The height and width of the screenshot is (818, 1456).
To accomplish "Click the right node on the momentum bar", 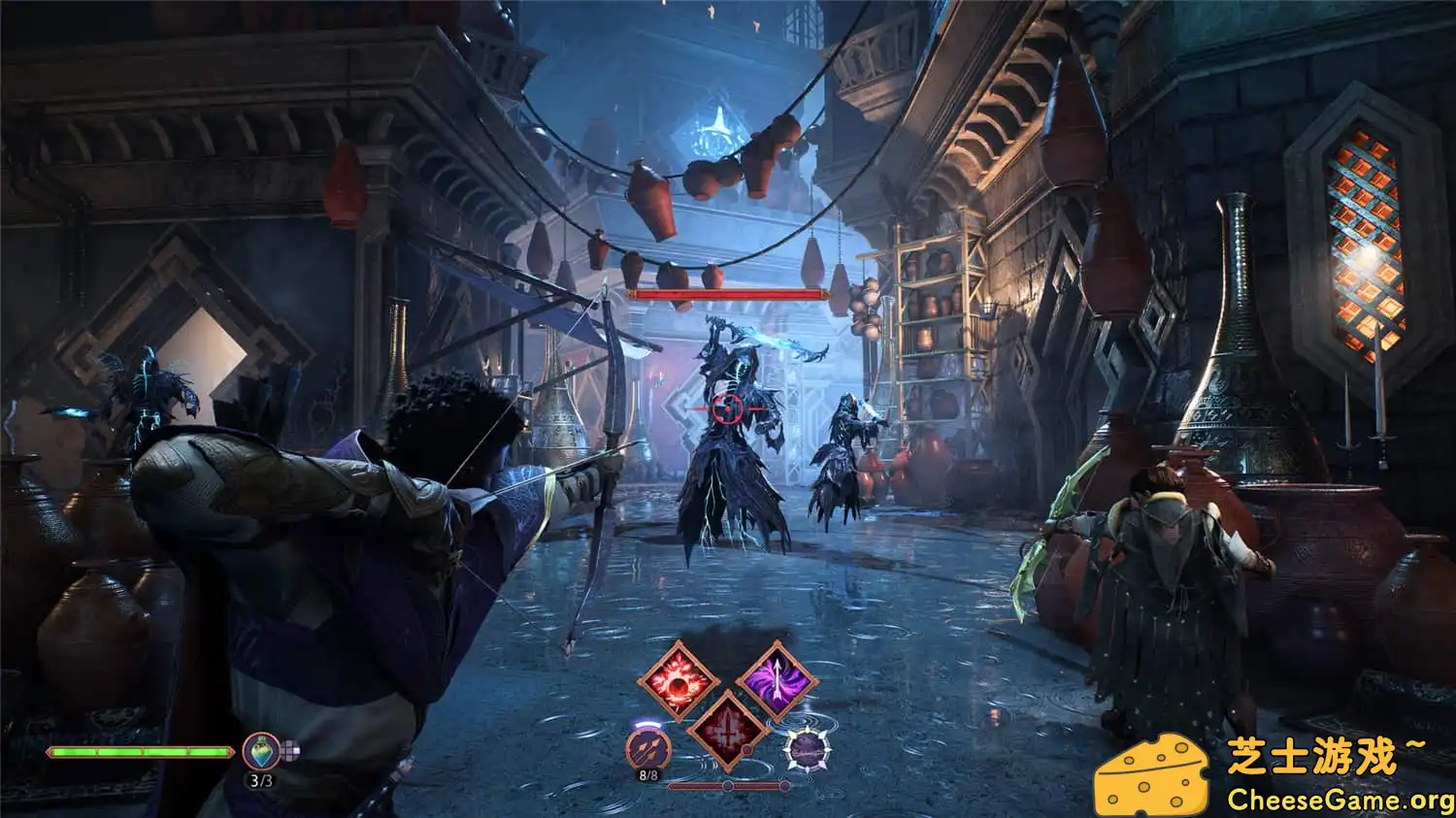I will point(783,785).
